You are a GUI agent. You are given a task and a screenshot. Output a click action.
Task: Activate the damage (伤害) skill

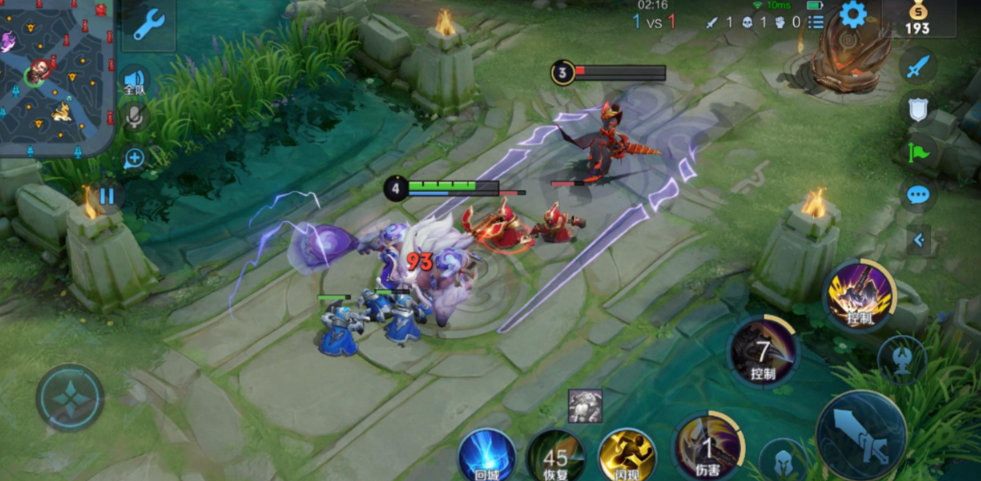point(707,445)
